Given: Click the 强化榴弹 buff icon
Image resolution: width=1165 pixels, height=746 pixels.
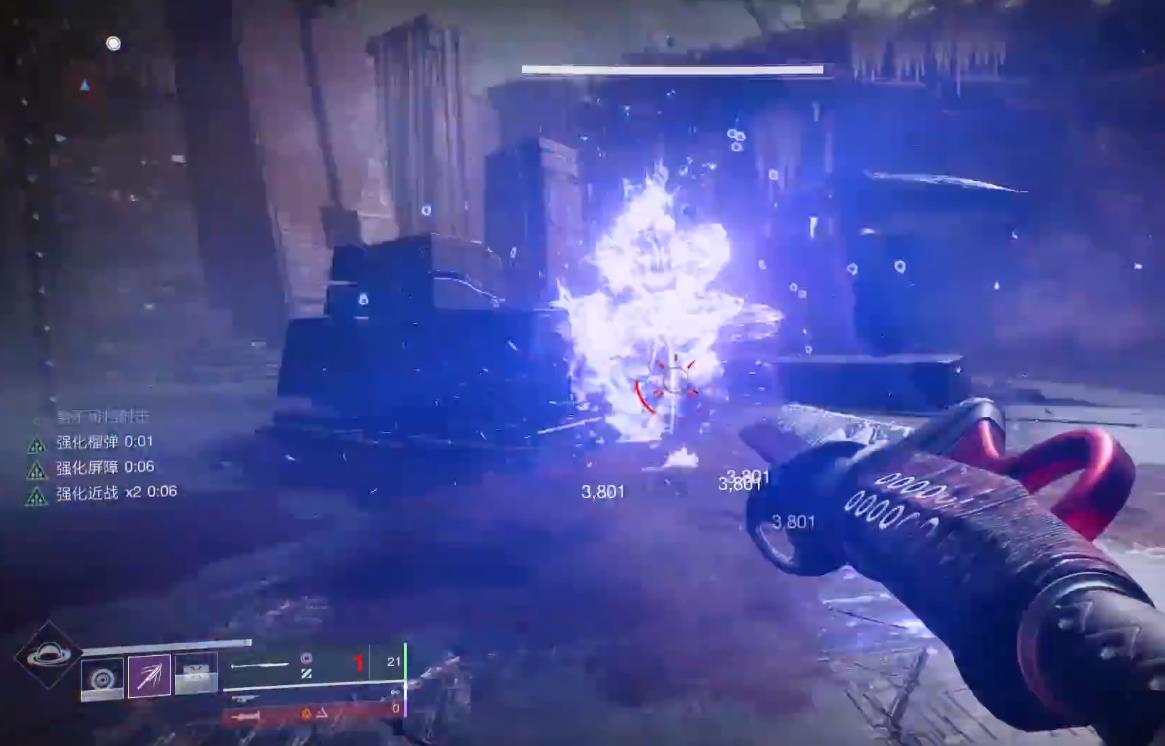Looking at the screenshot, I should click(x=37, y=444).
